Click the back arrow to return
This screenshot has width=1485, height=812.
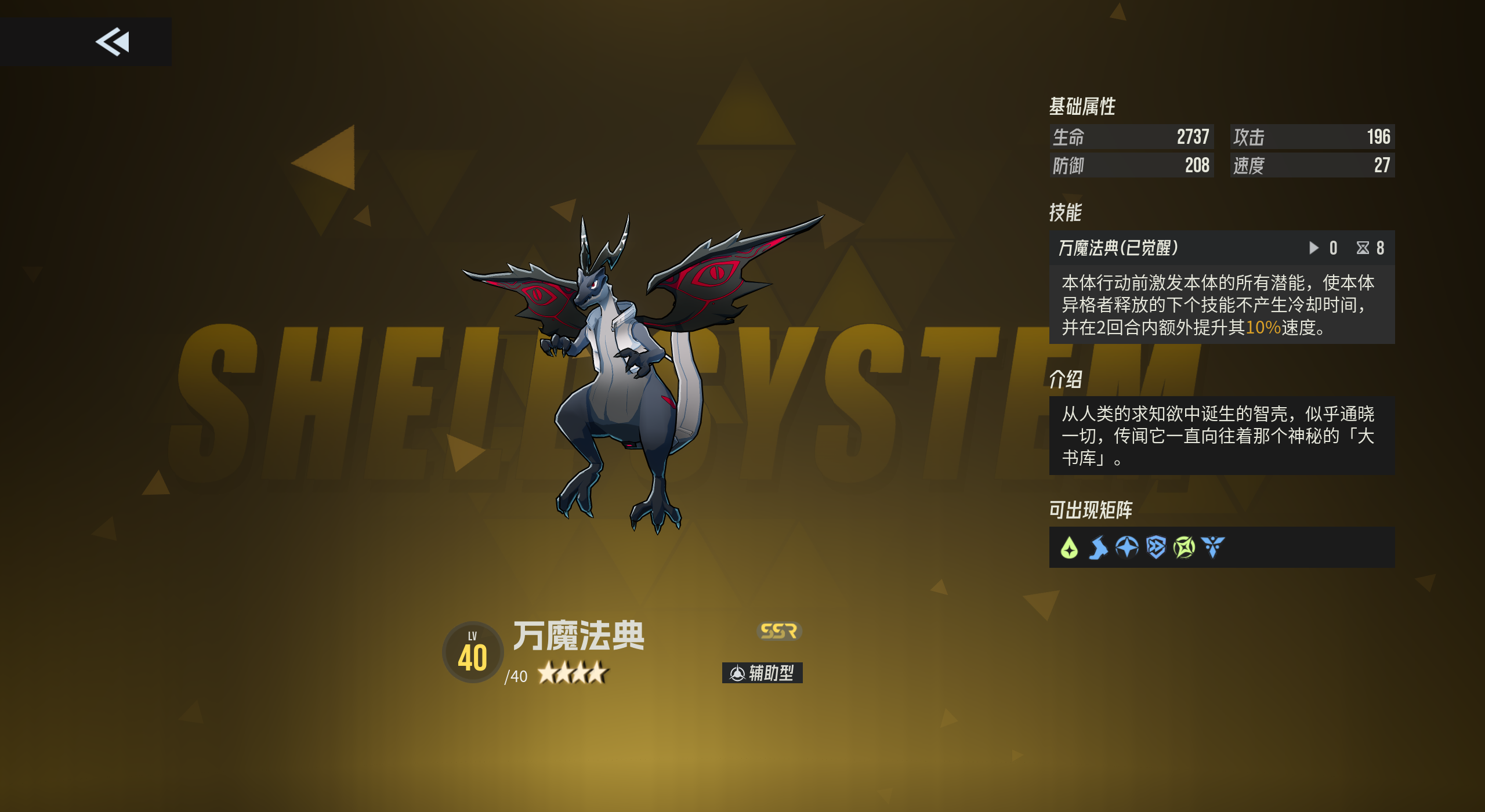[114, 41]
